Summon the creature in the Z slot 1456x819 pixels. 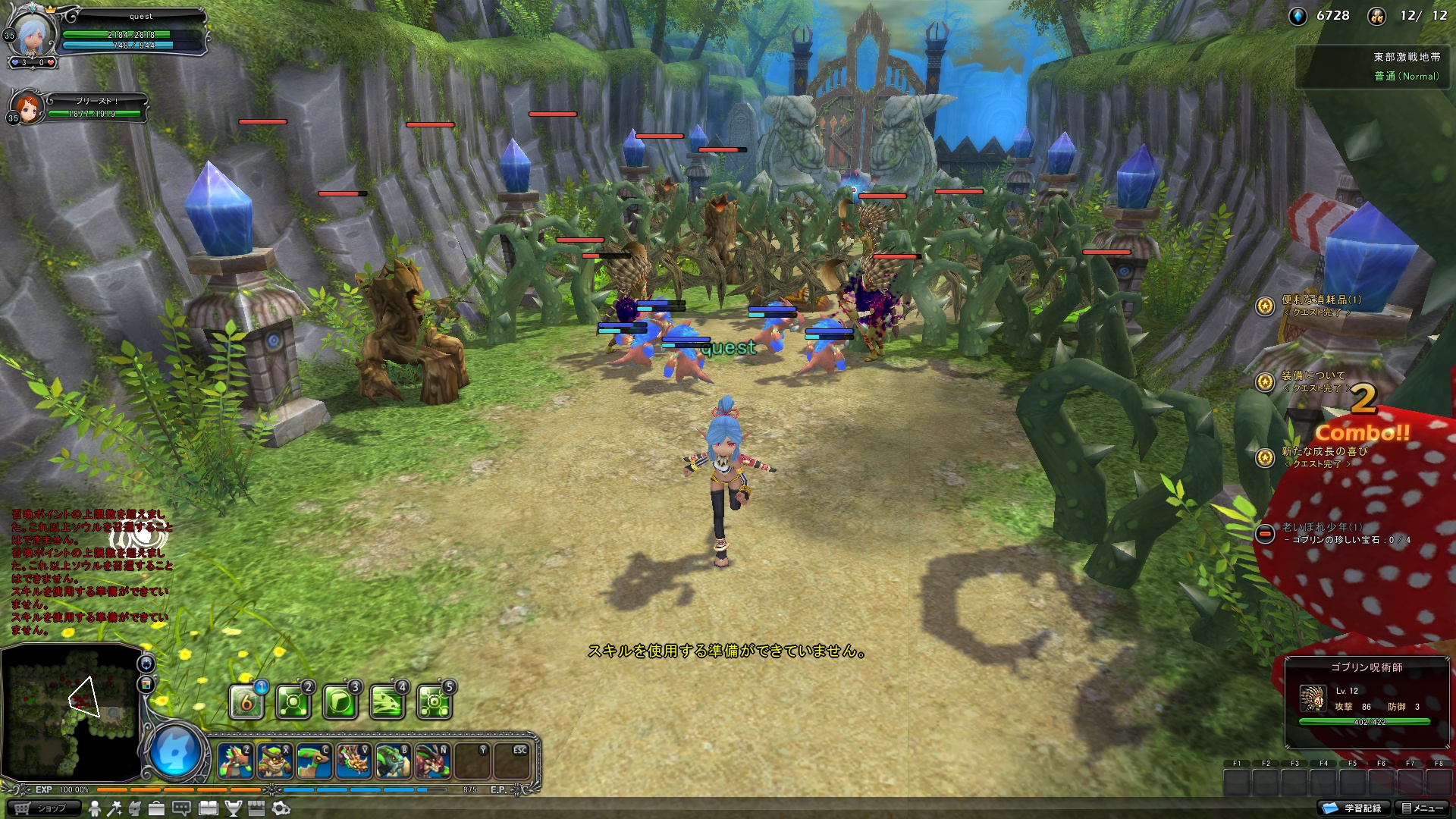[235, 761]
